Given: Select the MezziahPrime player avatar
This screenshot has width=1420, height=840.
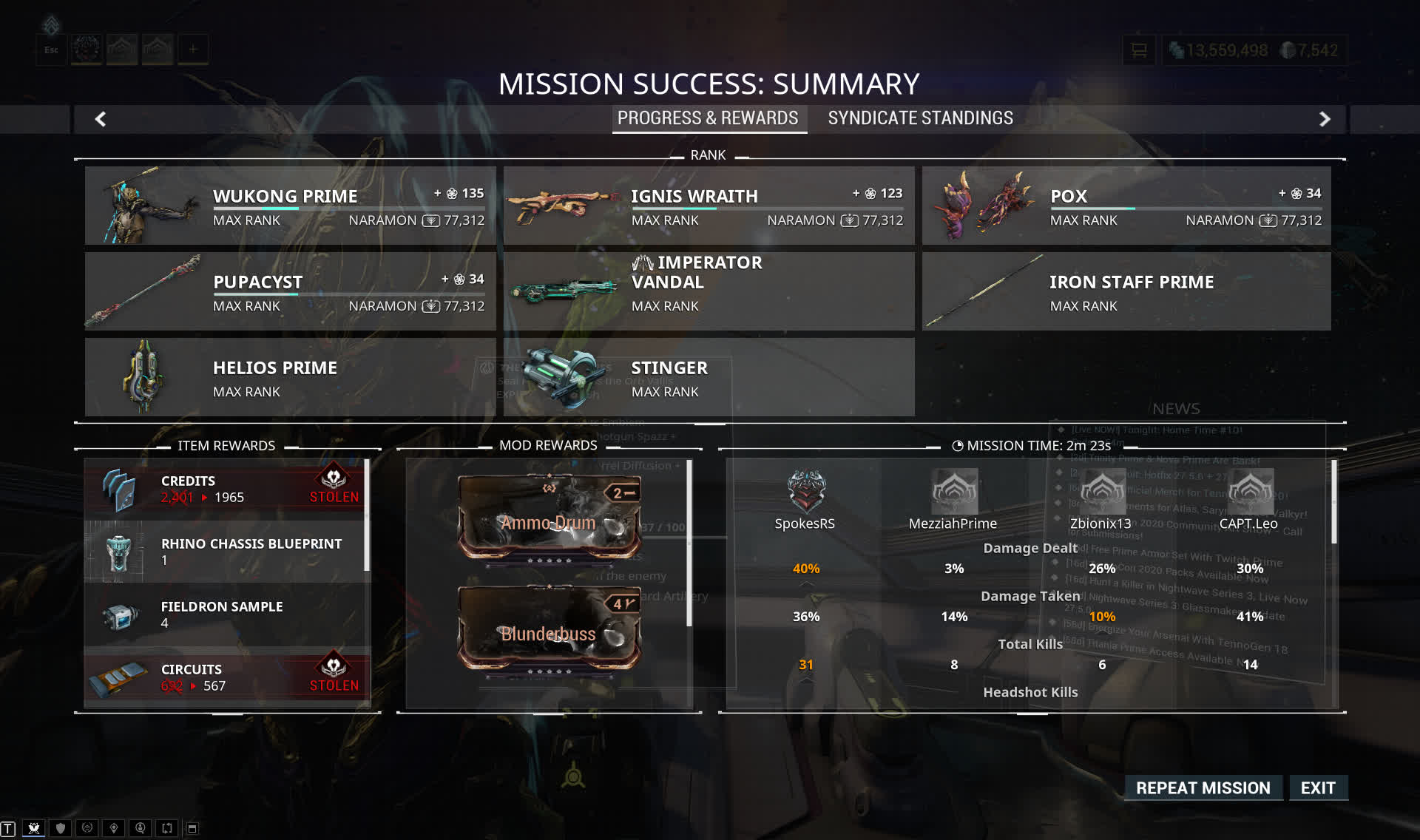Looking at the screenshot, I should pos(953,492).
